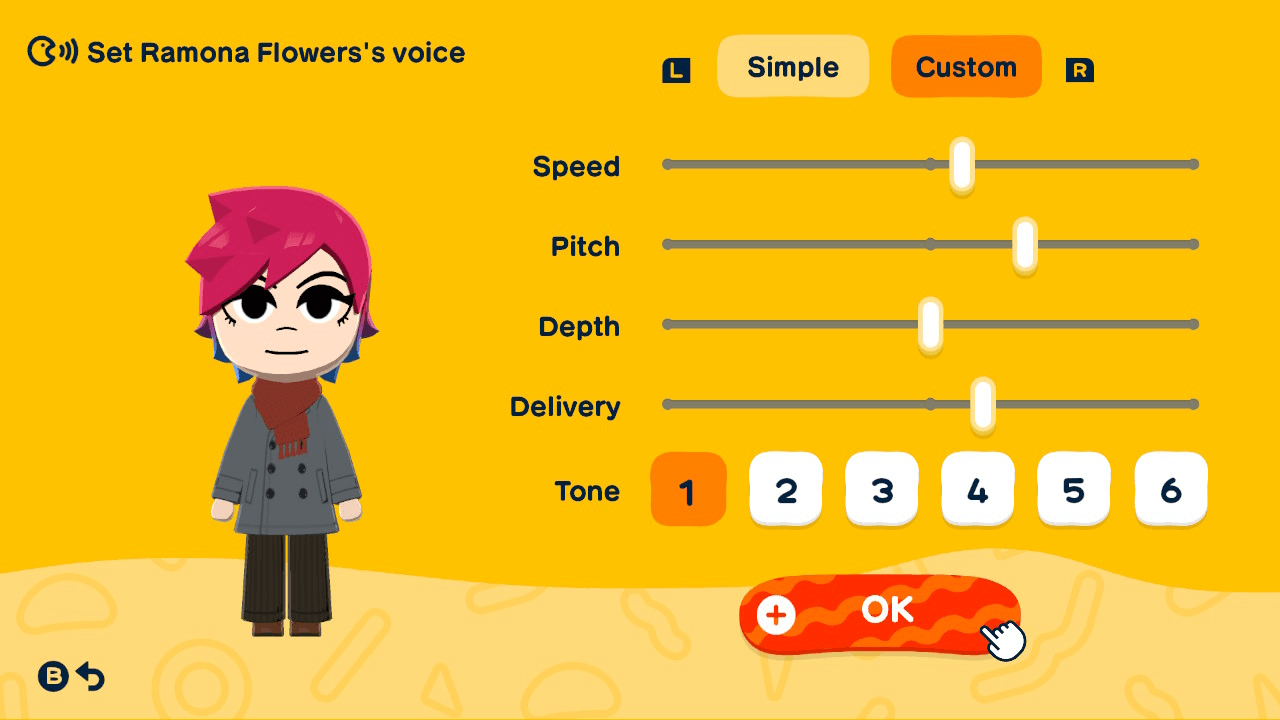Viewport: 1280px width, 720px height.
Task: Click the plus icon inside the OK button
Action: 775,615
